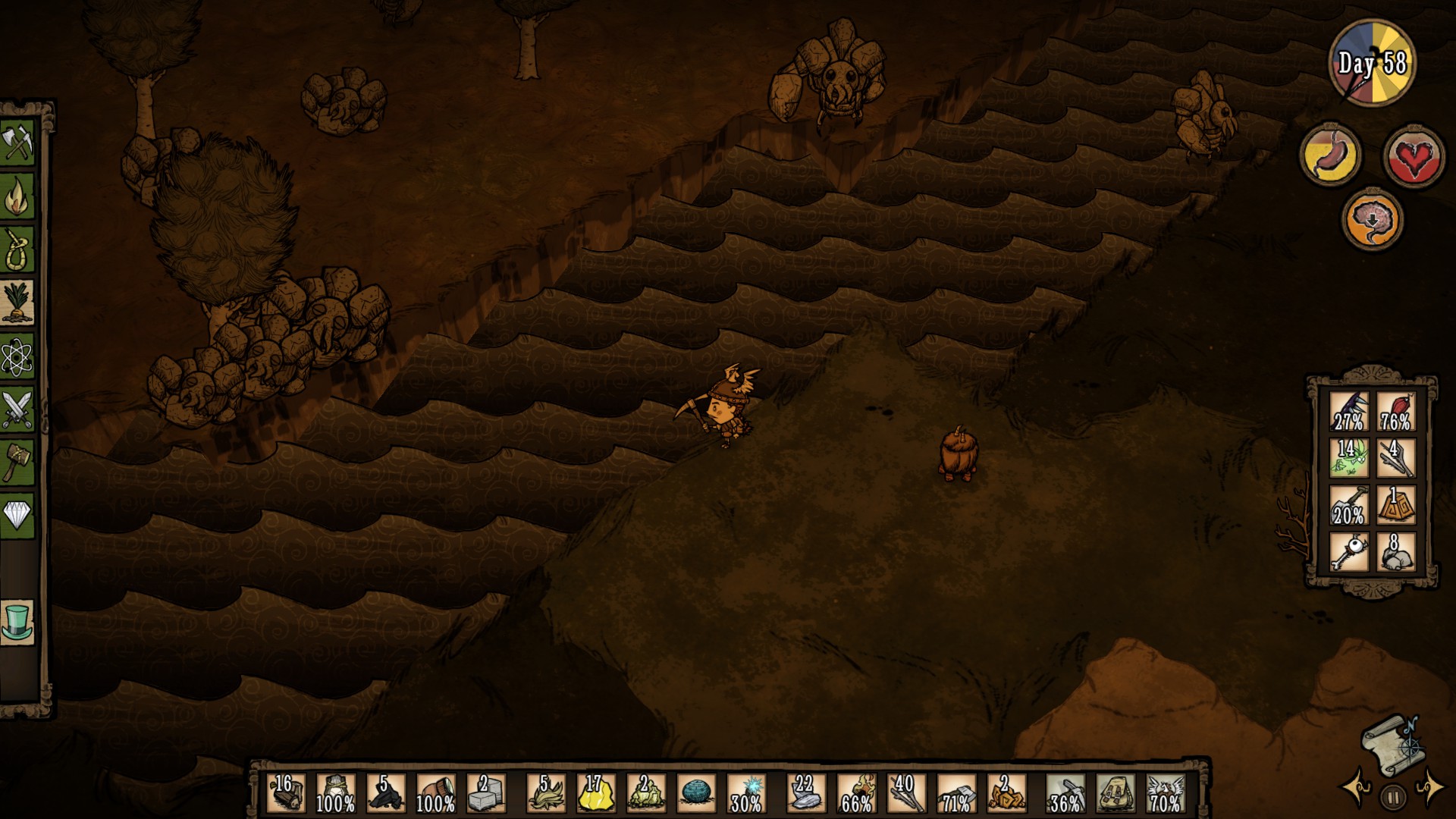Open the Dress top hat tab
The height and width of the screenshot is (819, 1456).
(17, 622)
